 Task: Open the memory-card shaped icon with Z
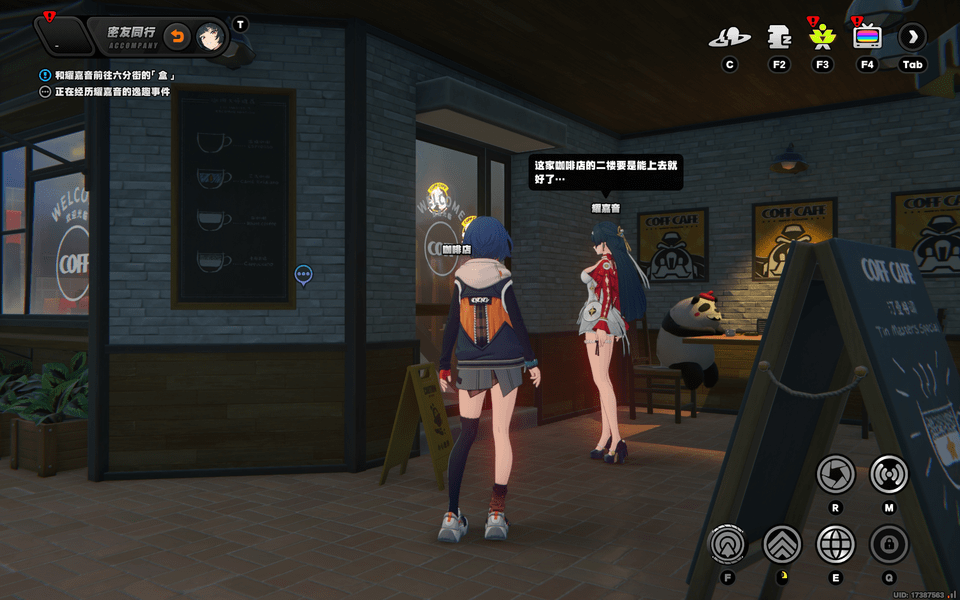click(779, 38)
